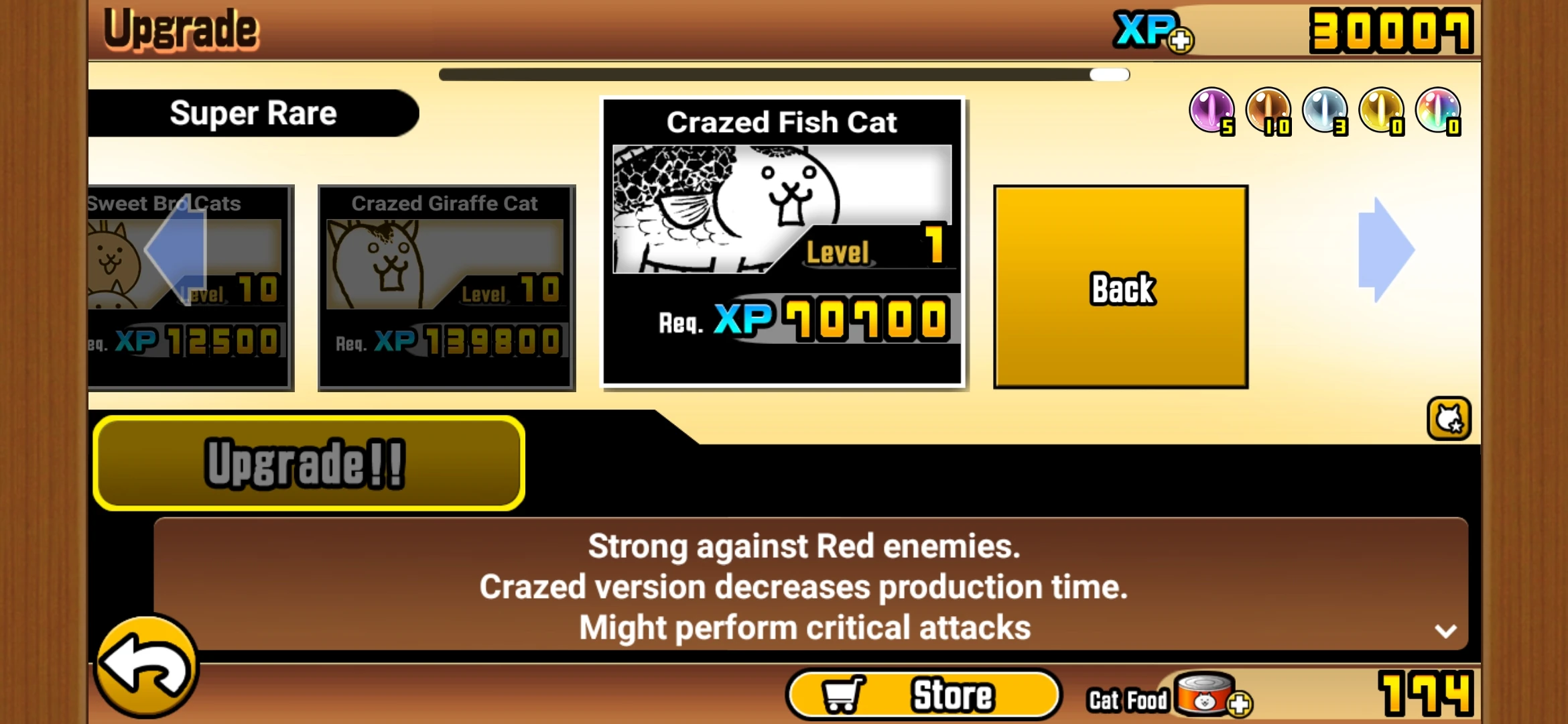Viewport: 1568px width, 724px height.
Task: Select the purple Rare Catseye icon
Action: (x=1211, y=112)
